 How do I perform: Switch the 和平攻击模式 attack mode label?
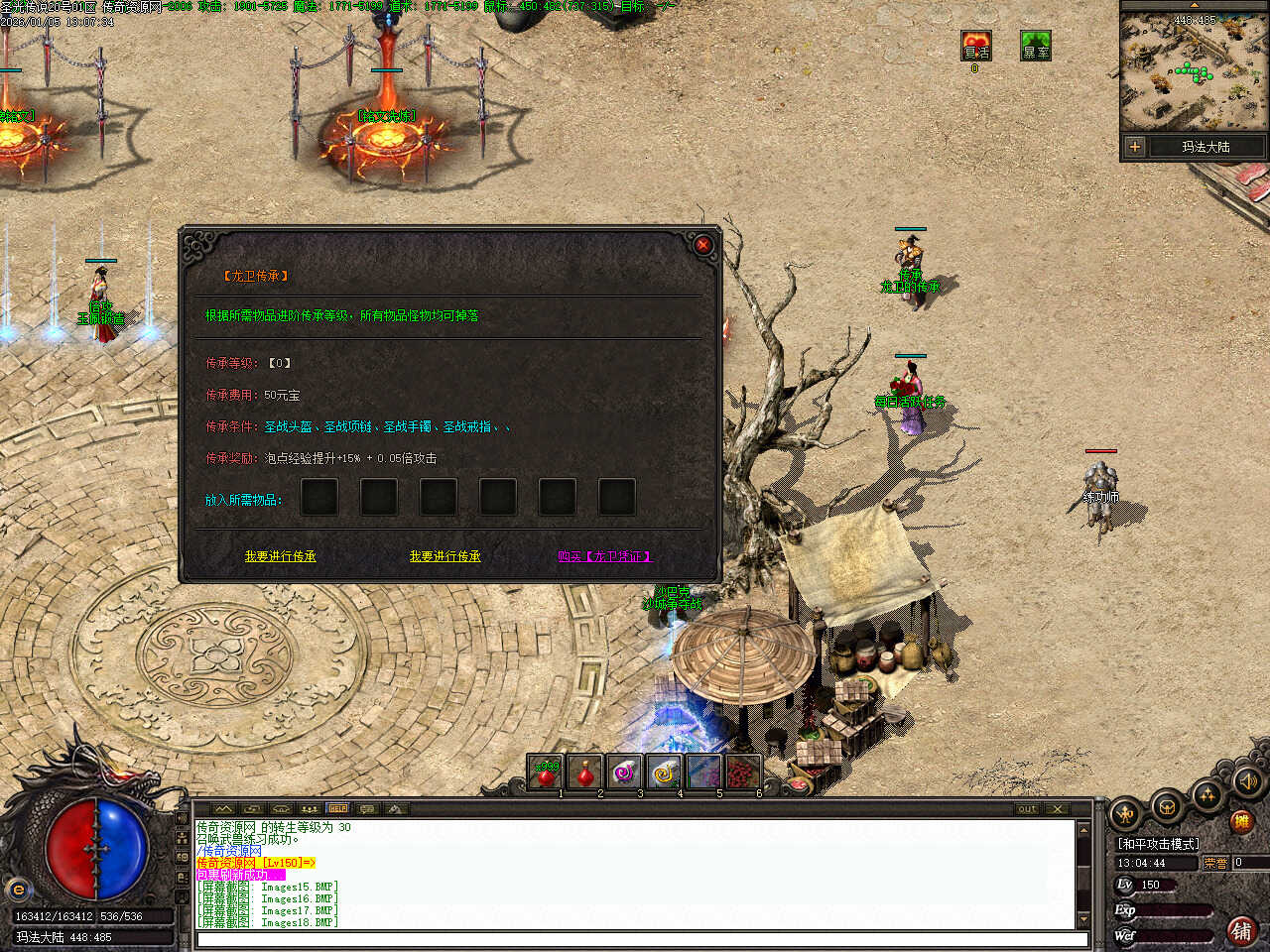pyautogui.click(x=1158, y=844)
